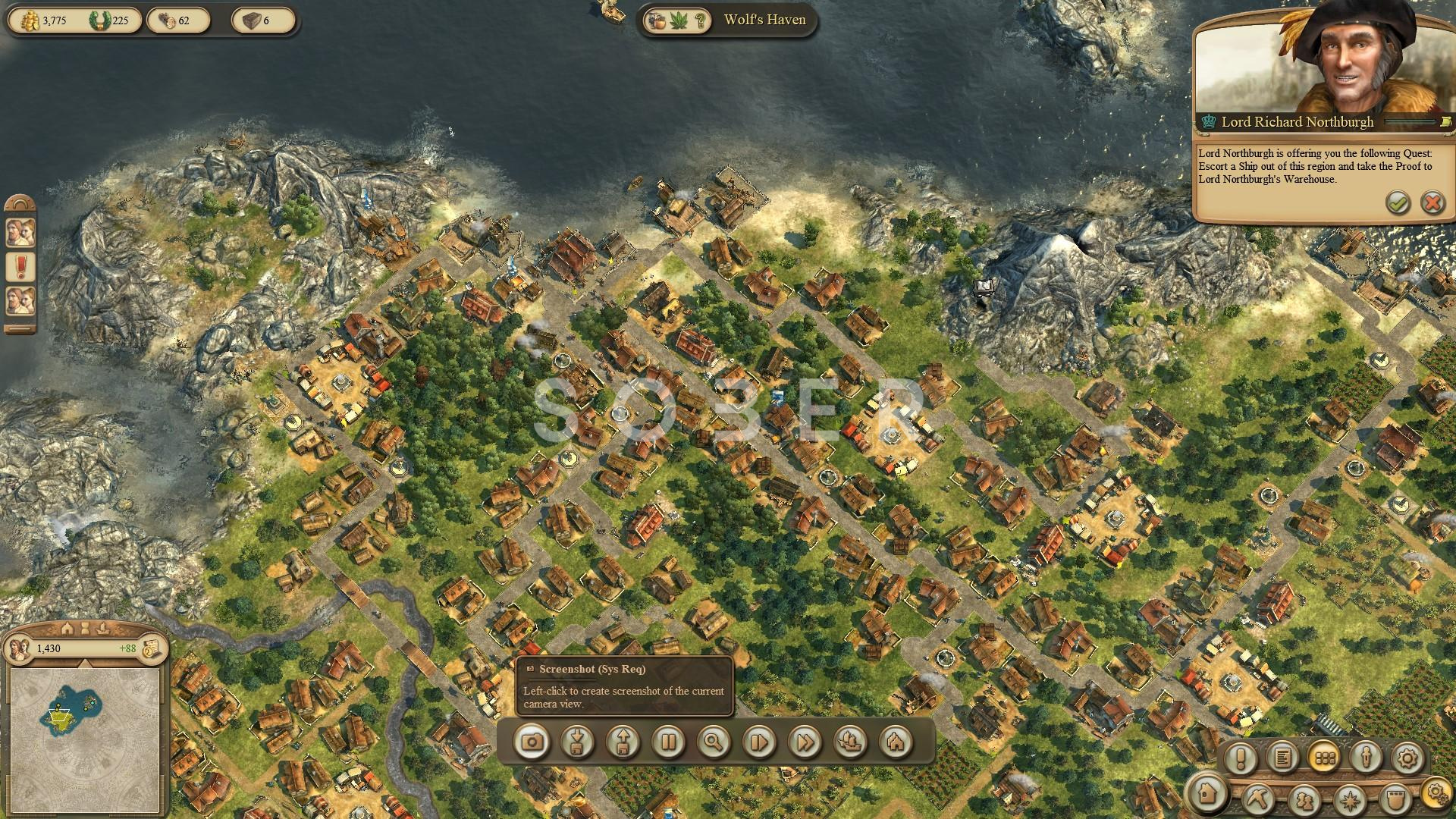Take a screenshot with the camera button
Screen dimensions: 1456x819
[x=532, y=741]
